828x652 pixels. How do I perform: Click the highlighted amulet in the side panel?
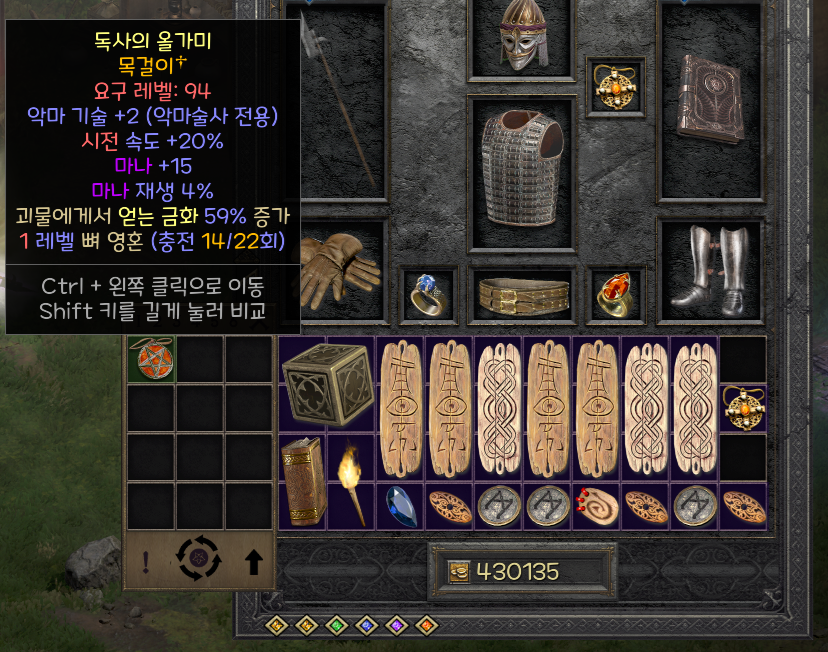150,360
